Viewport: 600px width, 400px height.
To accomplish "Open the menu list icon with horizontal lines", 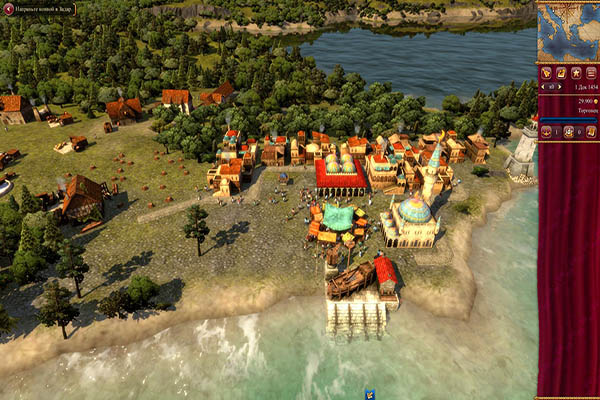I will click(x=590, y=73).
